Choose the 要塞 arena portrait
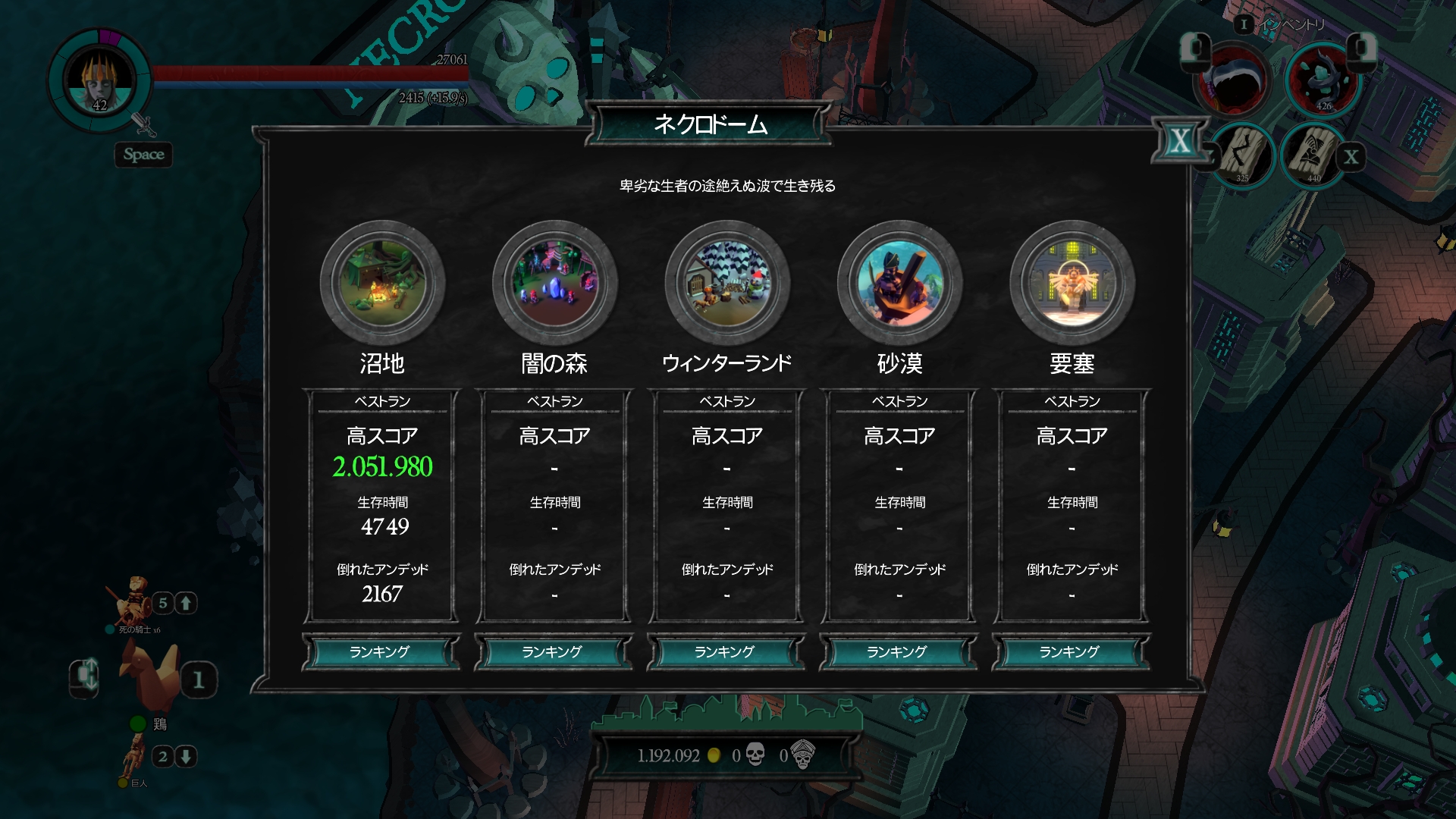The height and width of the screenshot is (819, 1456). [1072, 283]
